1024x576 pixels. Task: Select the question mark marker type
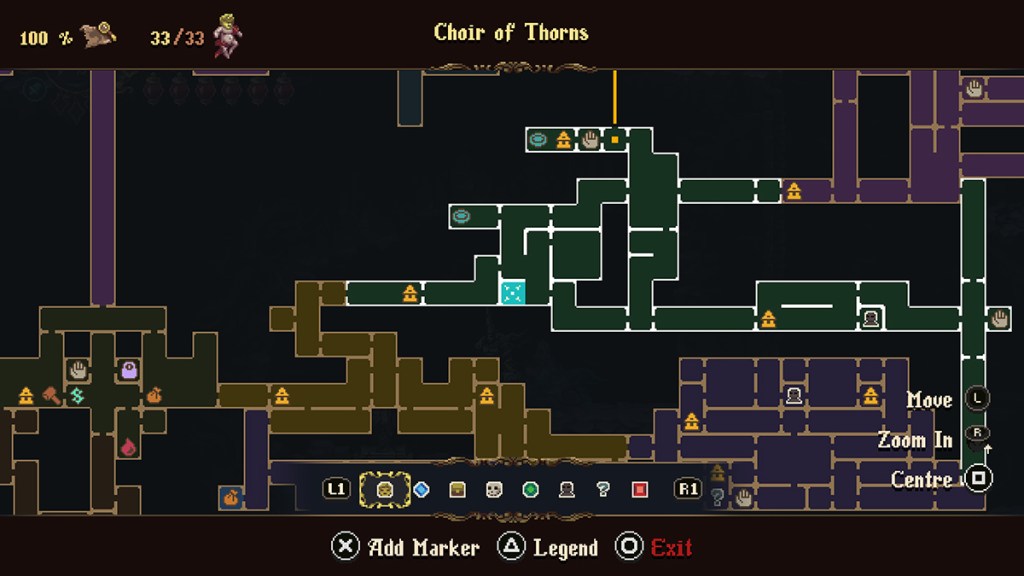(x=602, y=490)
